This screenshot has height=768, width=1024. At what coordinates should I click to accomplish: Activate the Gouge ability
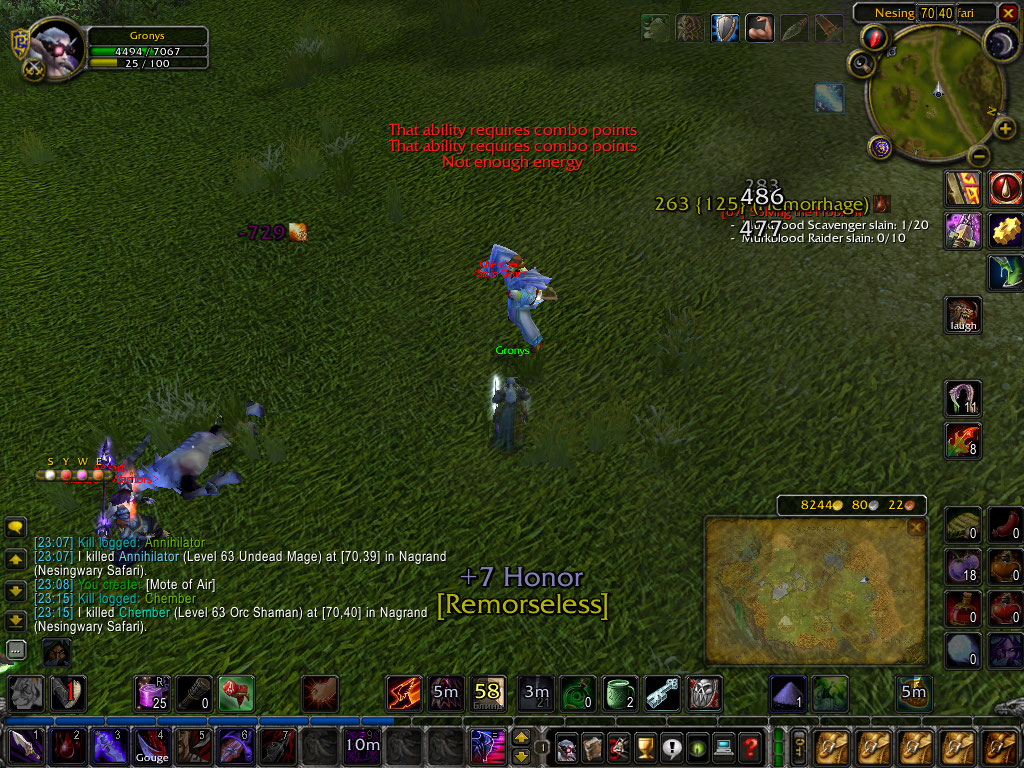coord(152,747)
